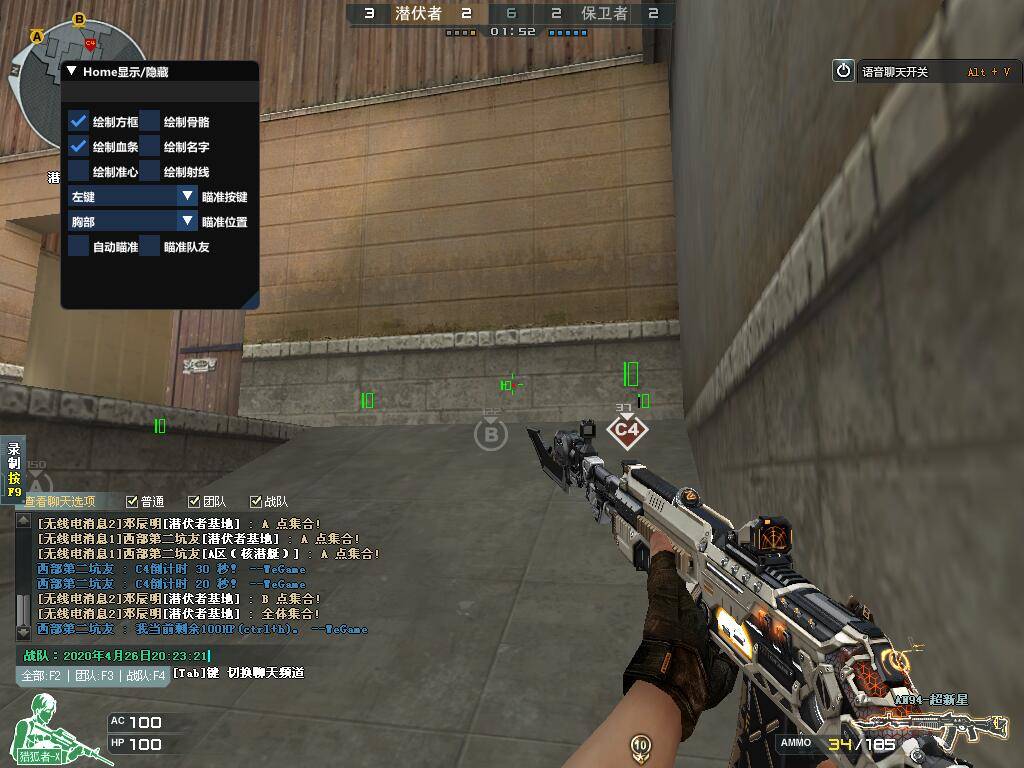This screenshot has height=768, width=1024.
Task: Open the 瞄准位置 dropdown showing 胸部
Action: 187,221
